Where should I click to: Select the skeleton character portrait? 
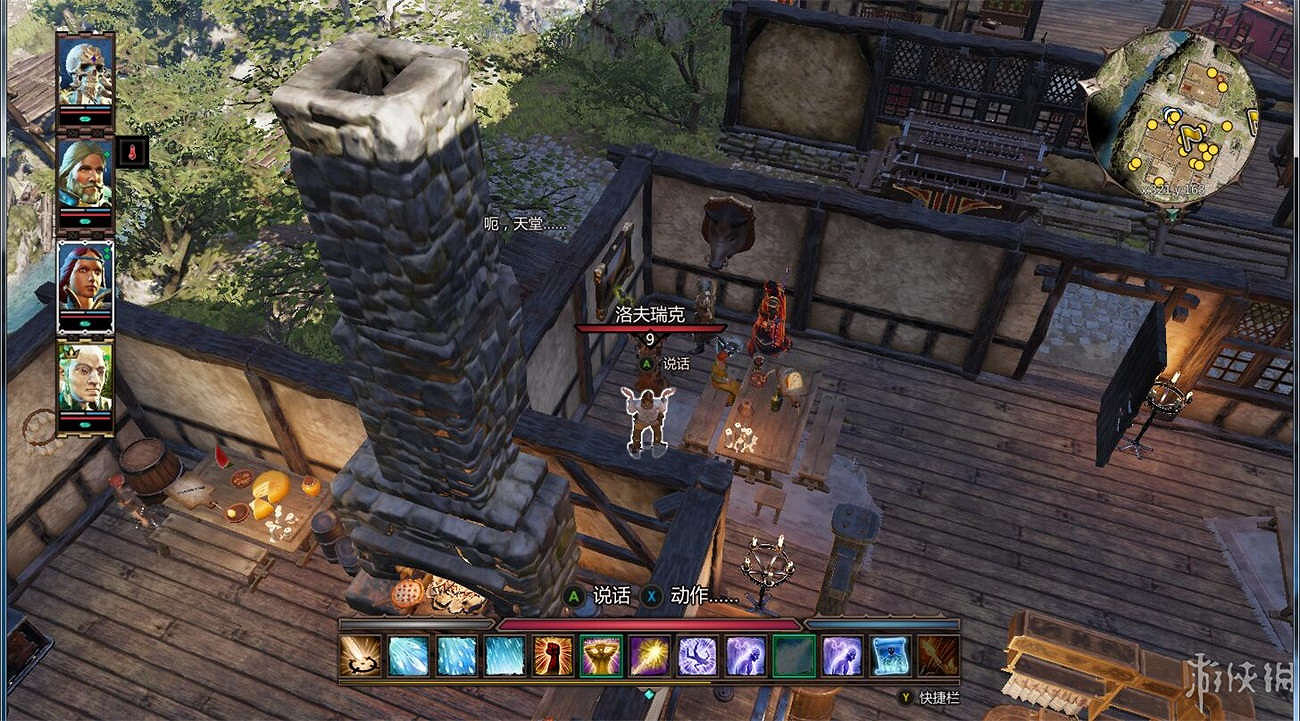click(85, 70)
